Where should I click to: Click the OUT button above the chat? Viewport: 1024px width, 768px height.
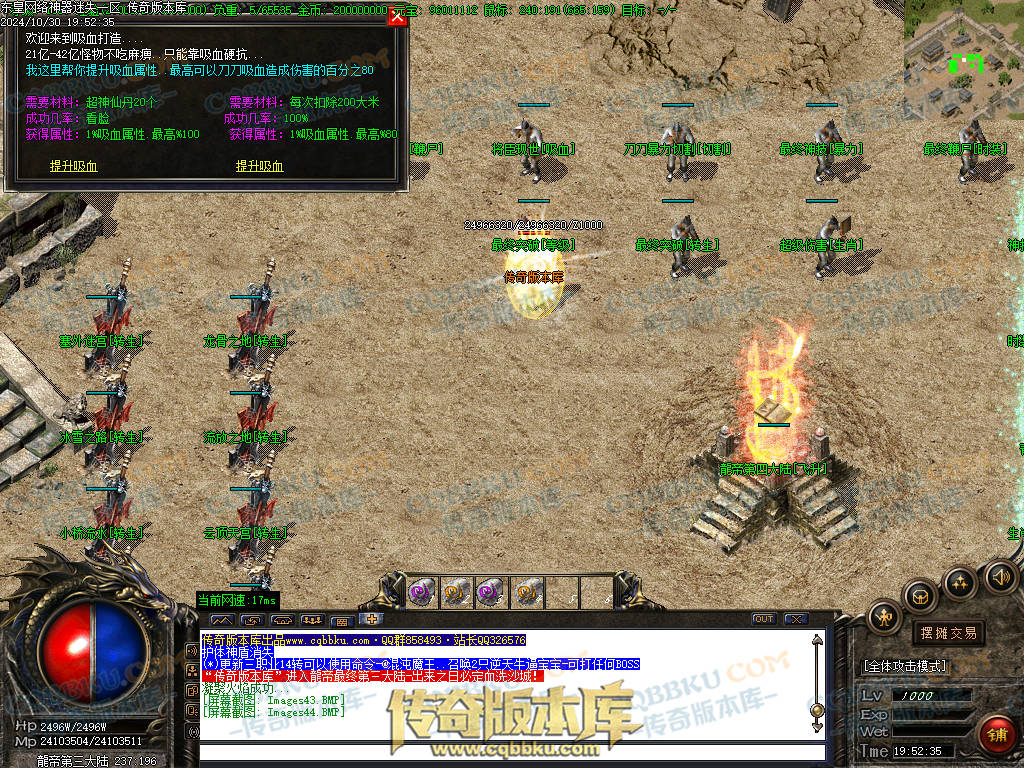pyautogui.click(x=764, y=619)
